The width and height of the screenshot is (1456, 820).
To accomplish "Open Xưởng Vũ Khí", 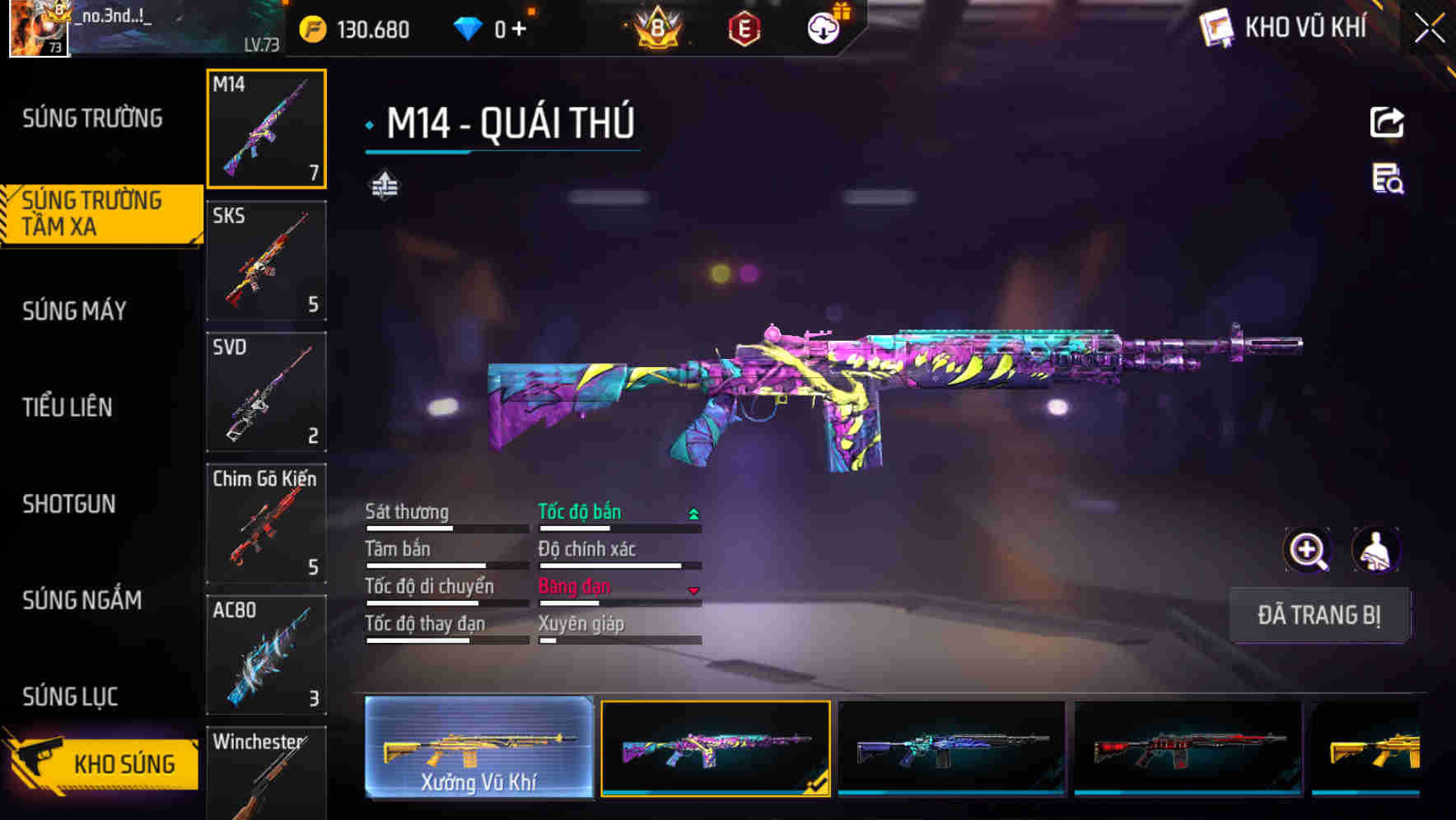I will 478,748.
